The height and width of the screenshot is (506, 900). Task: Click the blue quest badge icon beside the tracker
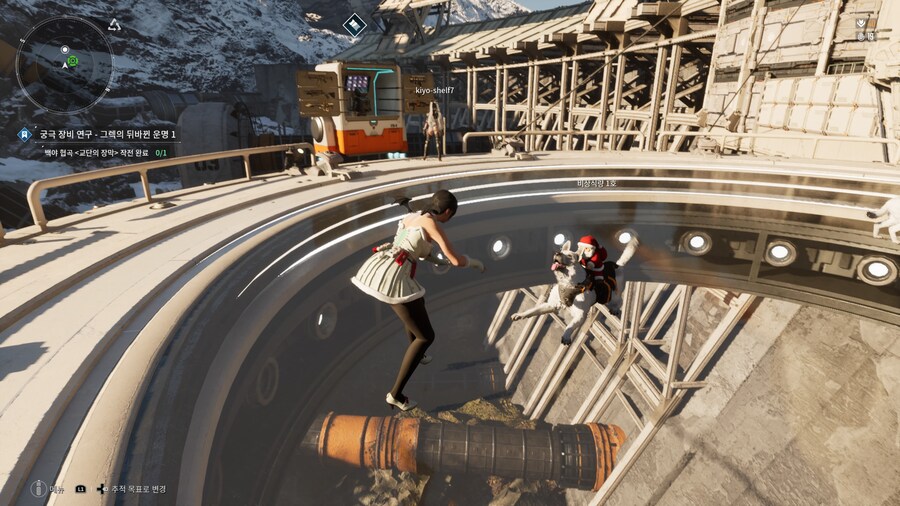point(24,134)
